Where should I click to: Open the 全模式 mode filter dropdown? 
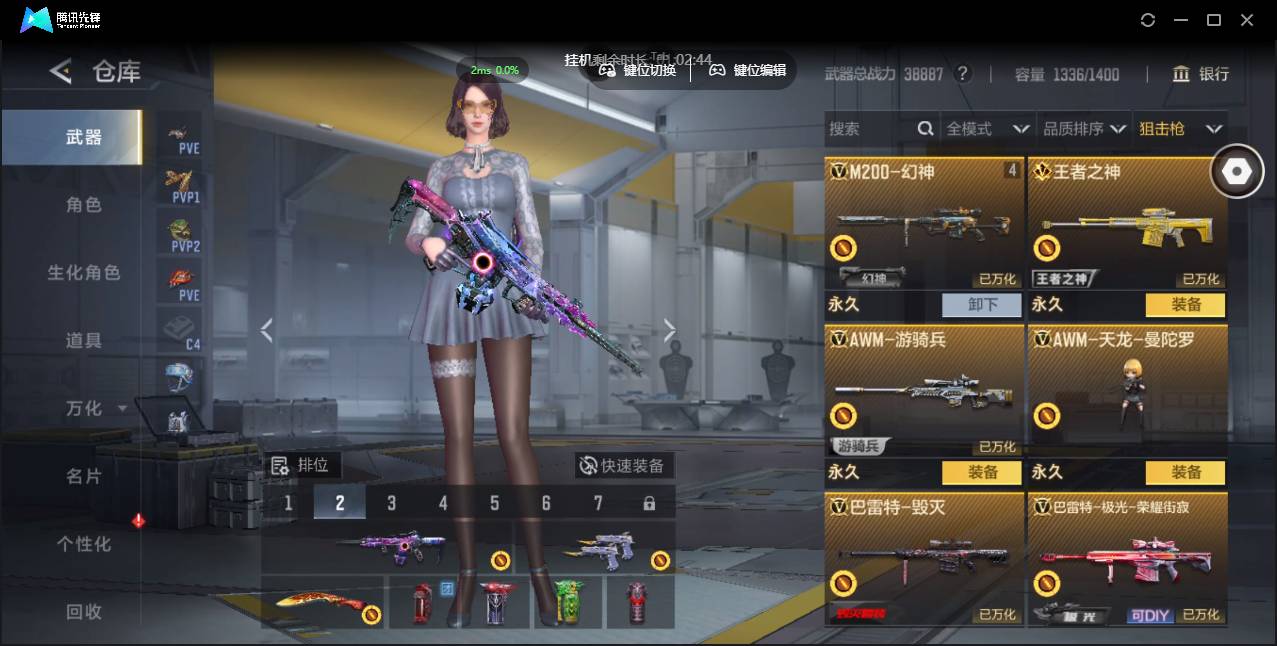[x=987, y=129]
